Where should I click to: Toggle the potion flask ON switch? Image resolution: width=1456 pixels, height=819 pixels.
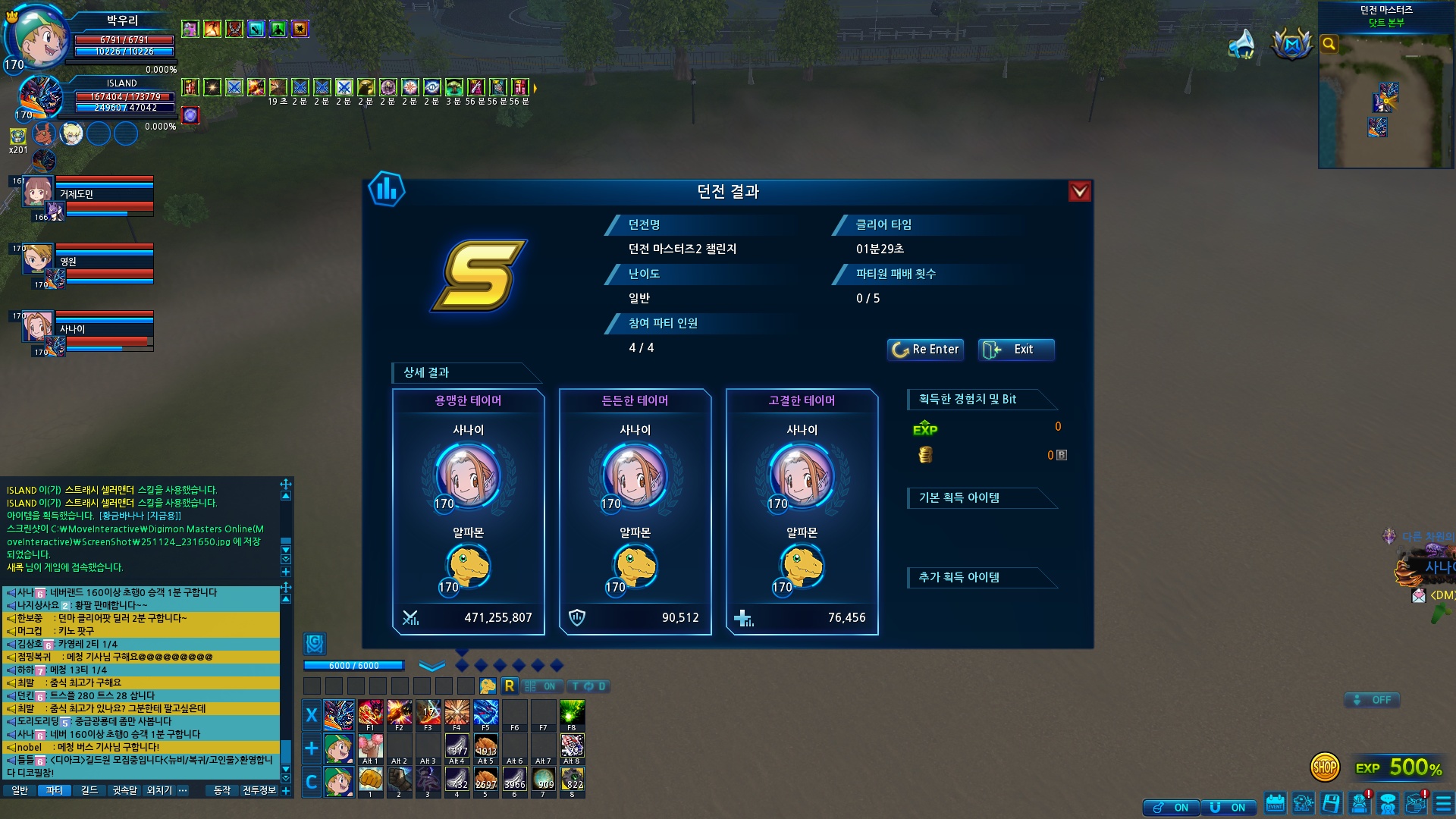pyautogui.click(x=1171, y=808)
